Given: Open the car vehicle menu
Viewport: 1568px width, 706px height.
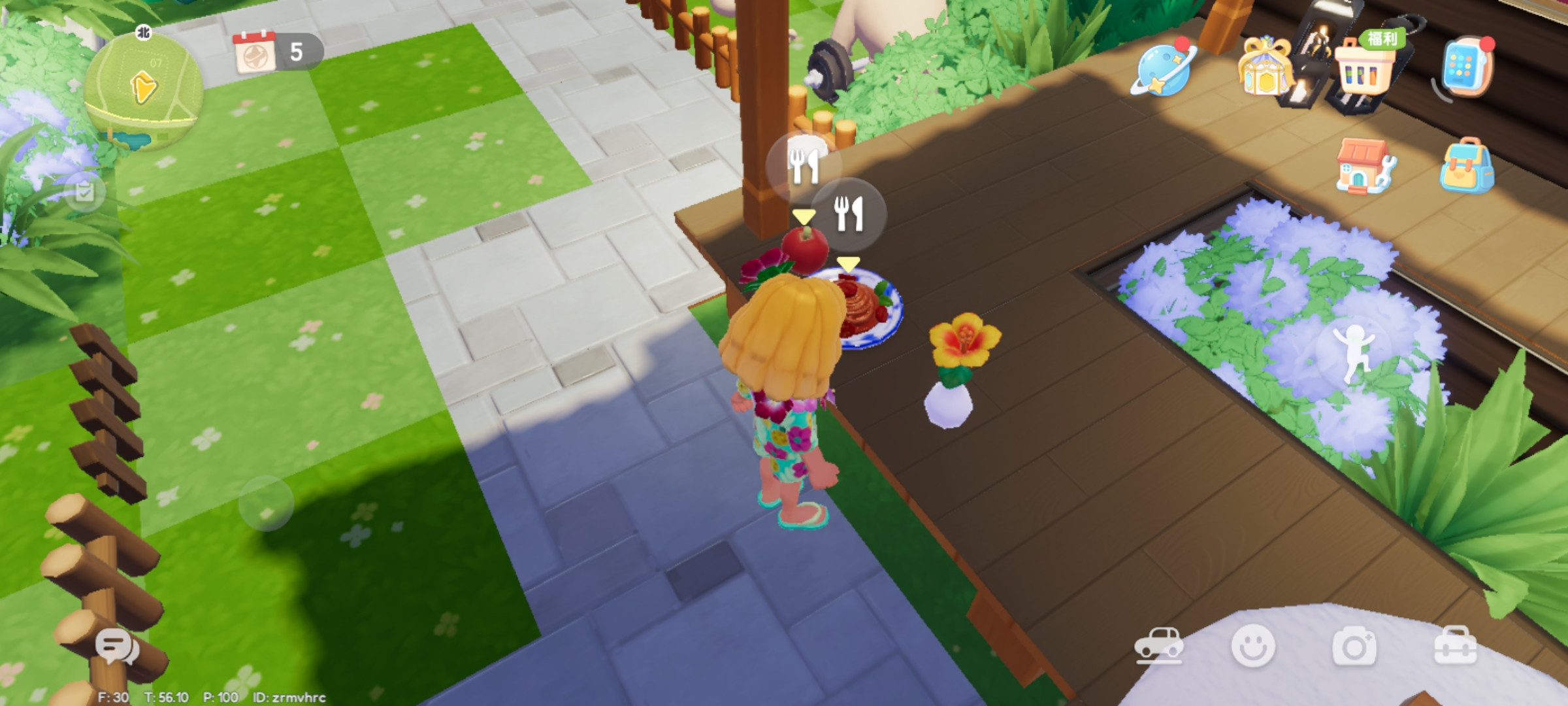Looking at the screenshot, I should pos(1158,646).
